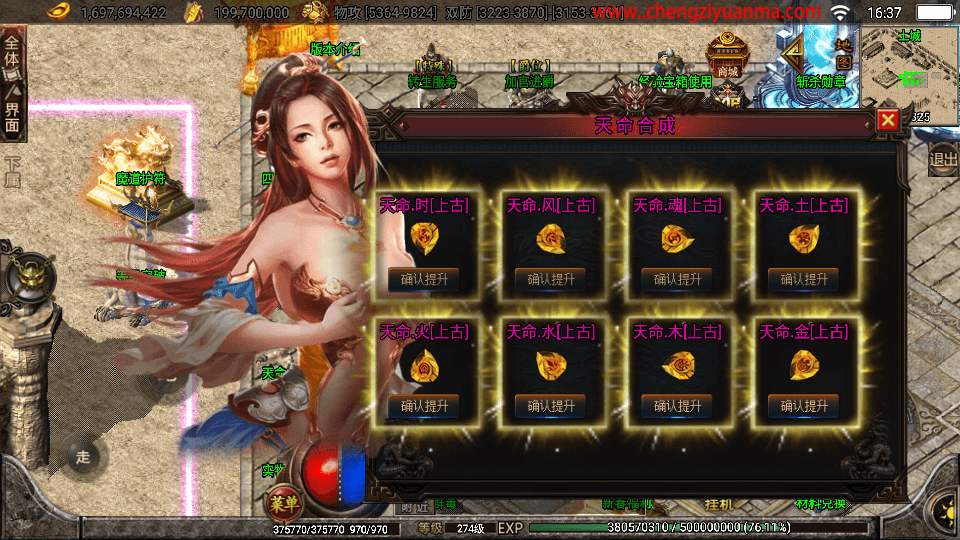The image size is (960, 540).
Task: Confirm upgrade for 天命.金[上古]
Action: [x=803, y=405]
